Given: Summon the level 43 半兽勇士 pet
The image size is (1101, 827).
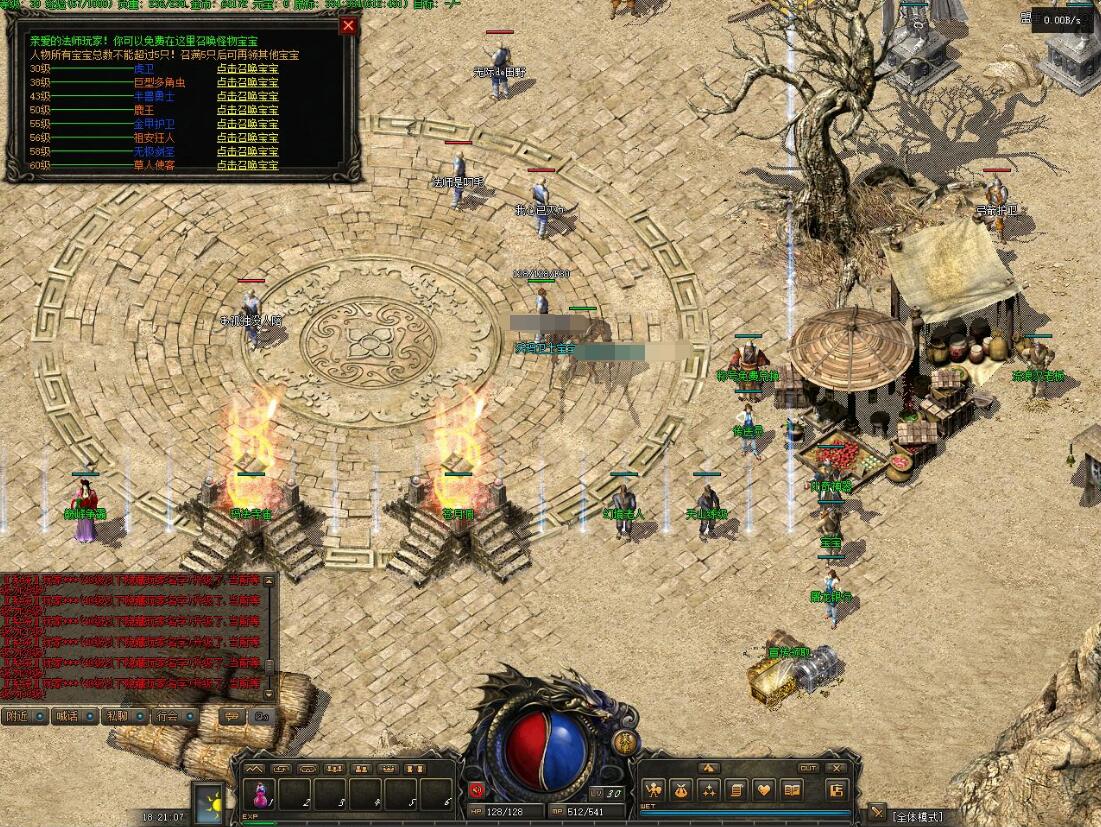Looking at the screenshot, I should pyautogui.click(x=248, y=97).
